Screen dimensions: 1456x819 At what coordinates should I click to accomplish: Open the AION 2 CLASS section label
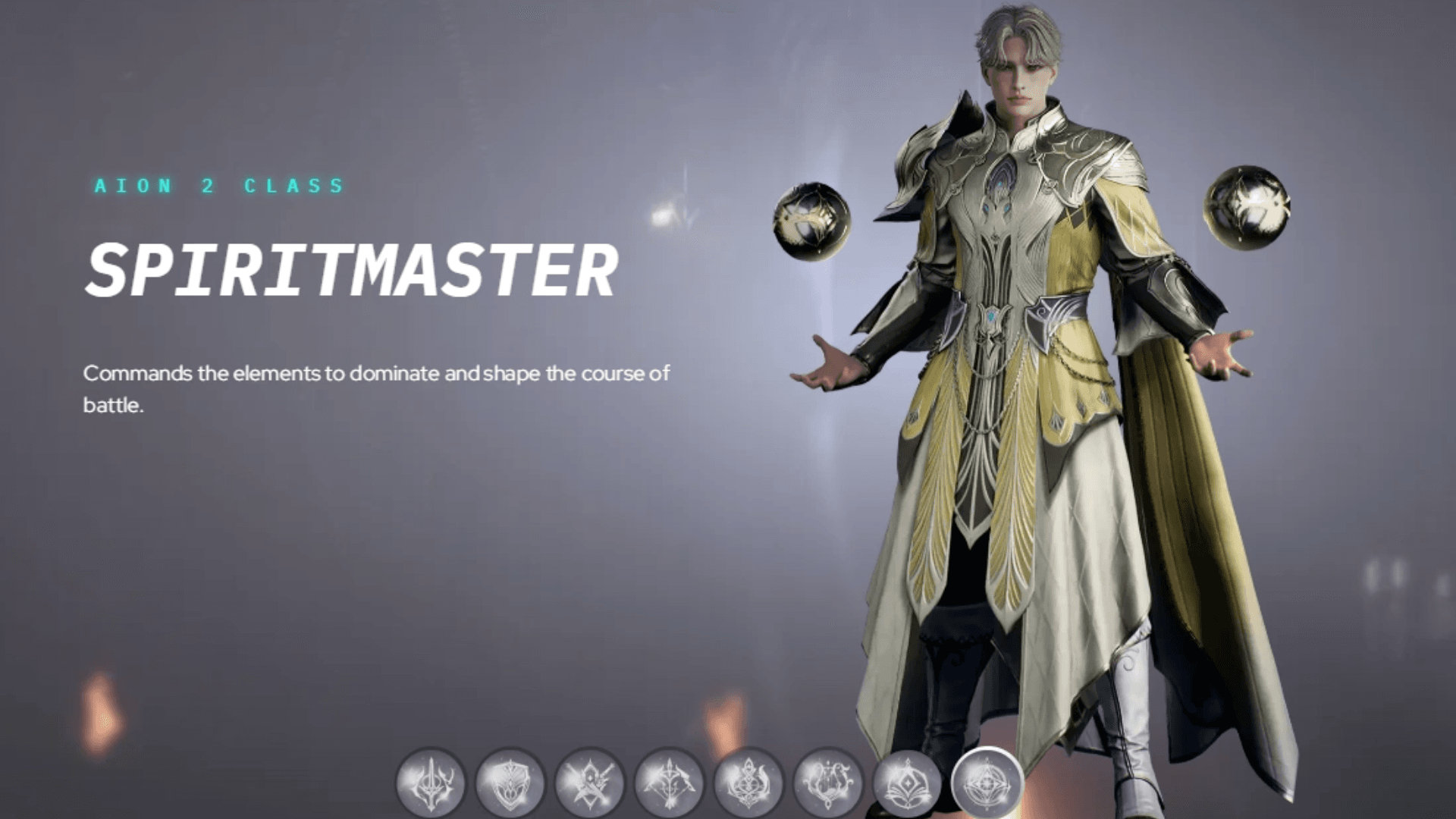point(217,184)
